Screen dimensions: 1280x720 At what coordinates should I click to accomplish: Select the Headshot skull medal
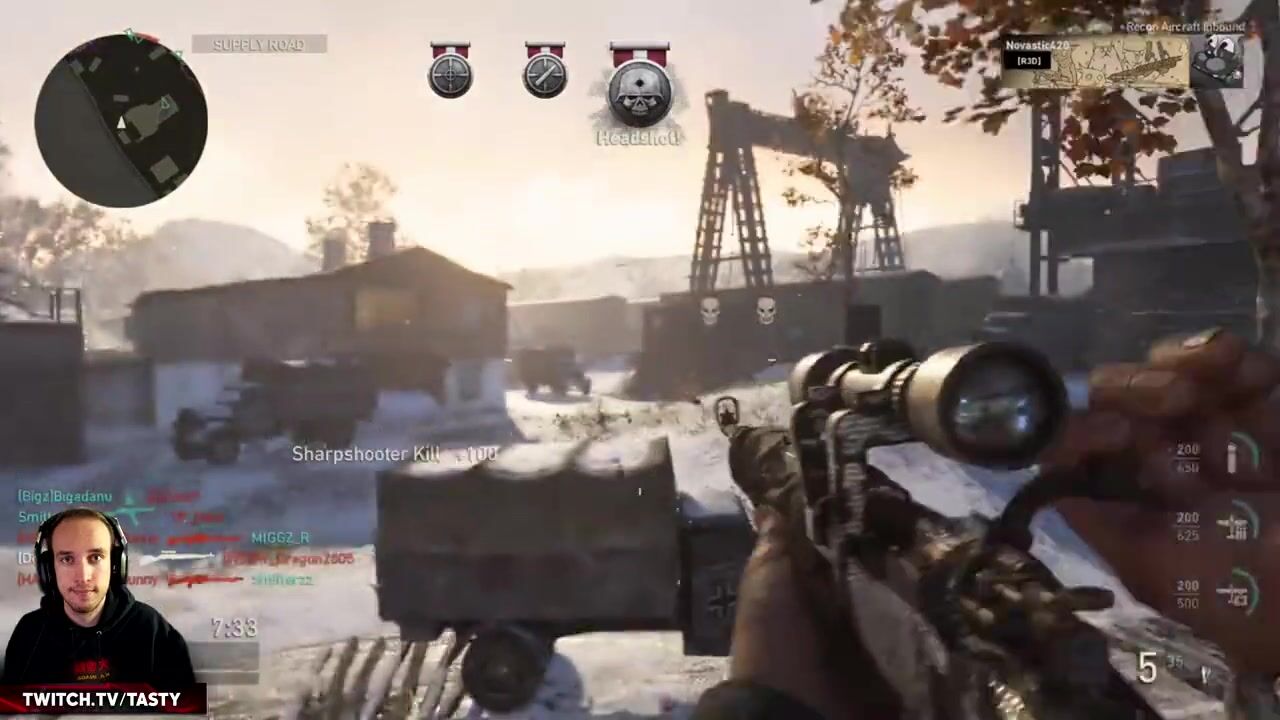640,90
